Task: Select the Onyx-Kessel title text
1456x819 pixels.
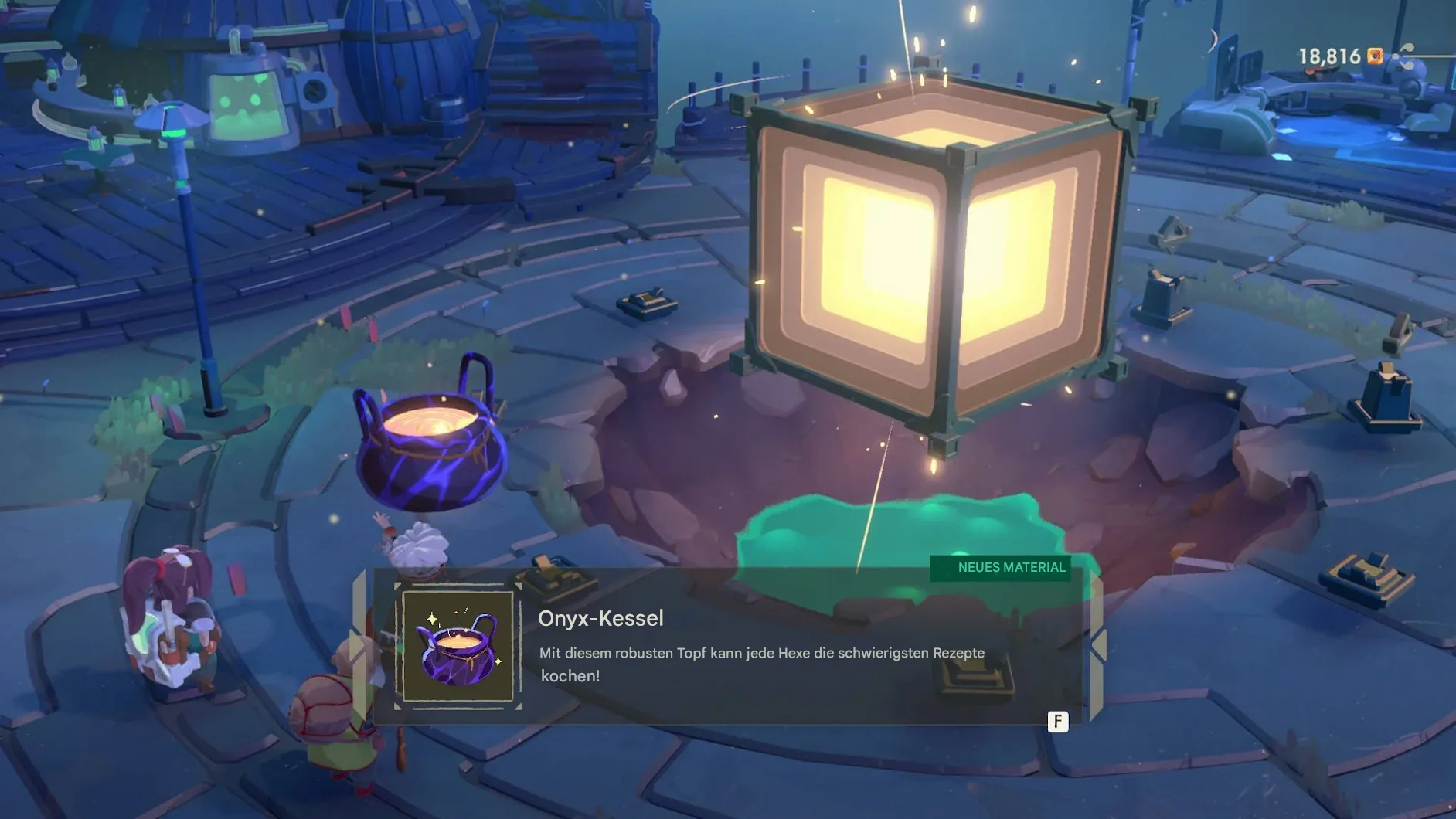Action: point(600,618)
